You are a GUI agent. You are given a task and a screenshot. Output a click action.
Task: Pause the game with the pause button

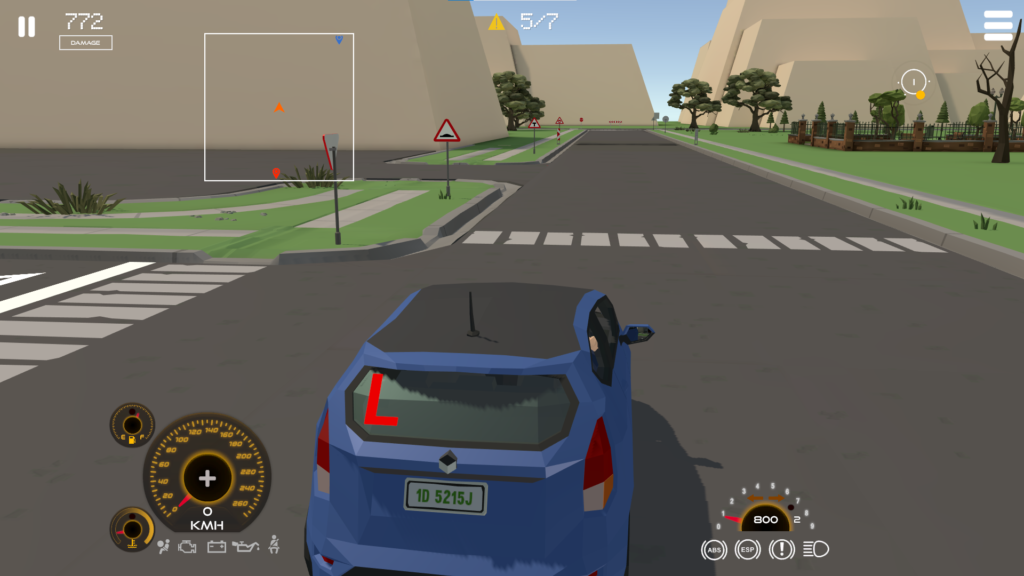pos(26,27)
